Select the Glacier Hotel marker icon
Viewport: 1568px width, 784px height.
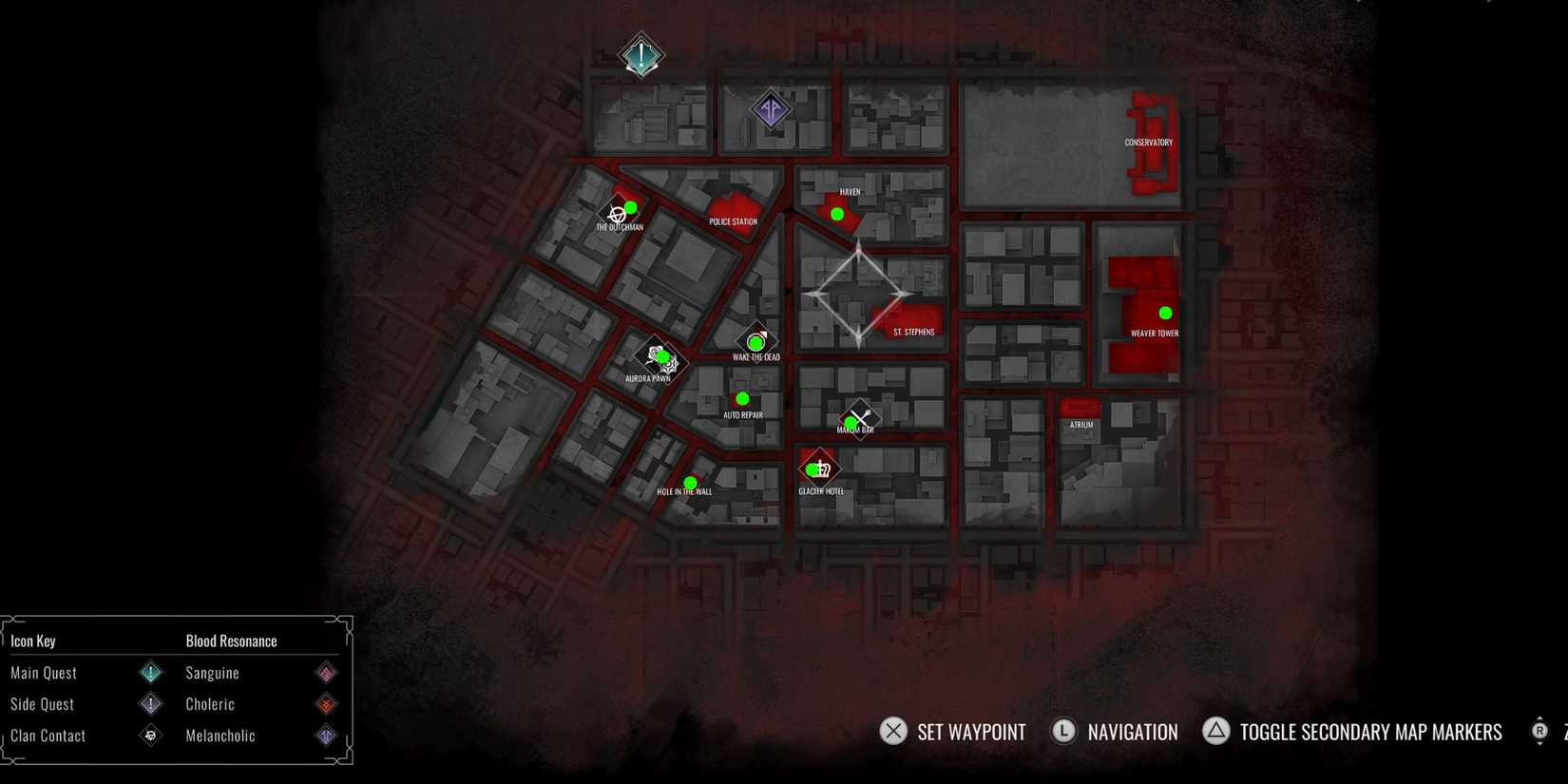pyautogui.click(x=819, y=467)
